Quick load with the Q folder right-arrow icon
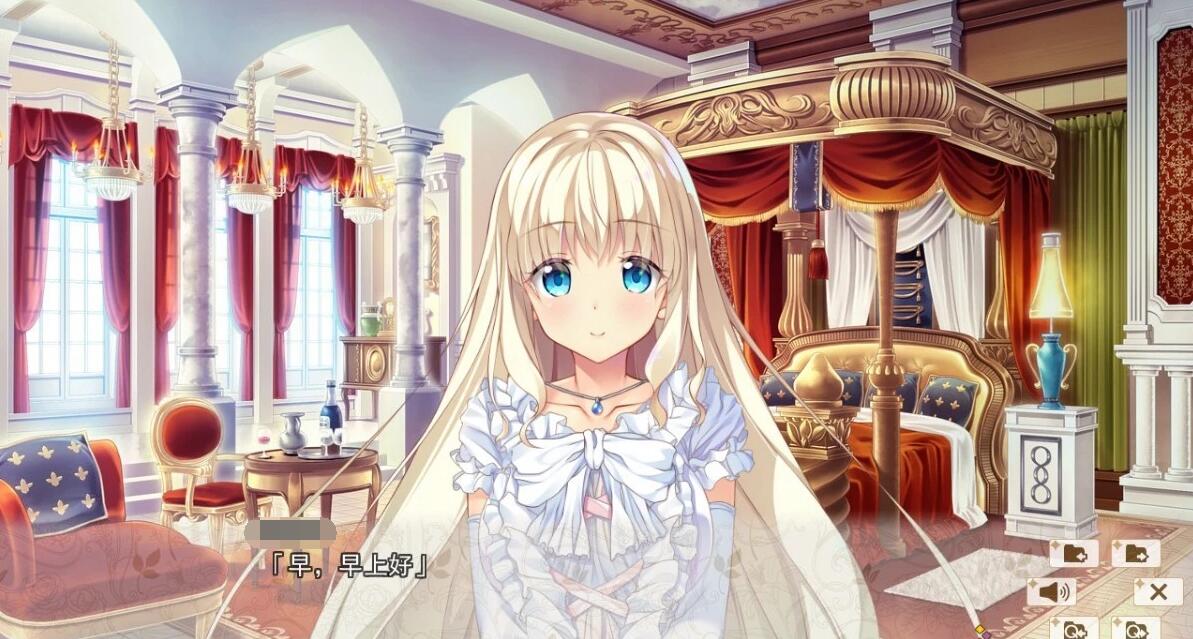 tap(1135, 629)
